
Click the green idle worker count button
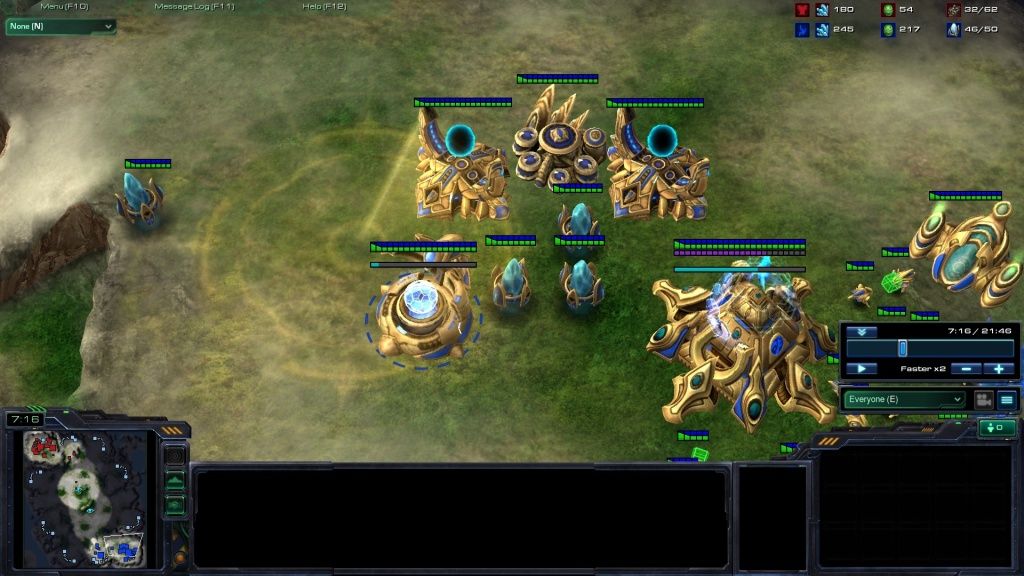click(996, 428)
